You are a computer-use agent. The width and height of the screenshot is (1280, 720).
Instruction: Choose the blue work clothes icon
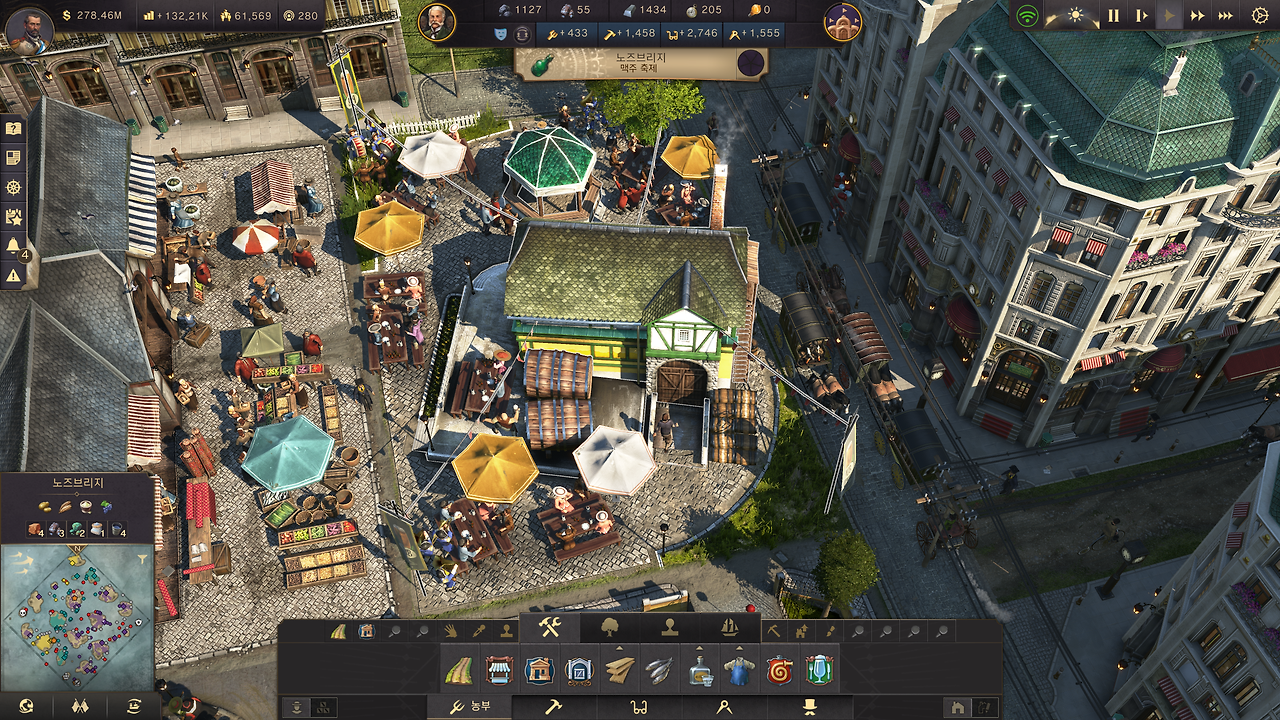tap(739, 670)
